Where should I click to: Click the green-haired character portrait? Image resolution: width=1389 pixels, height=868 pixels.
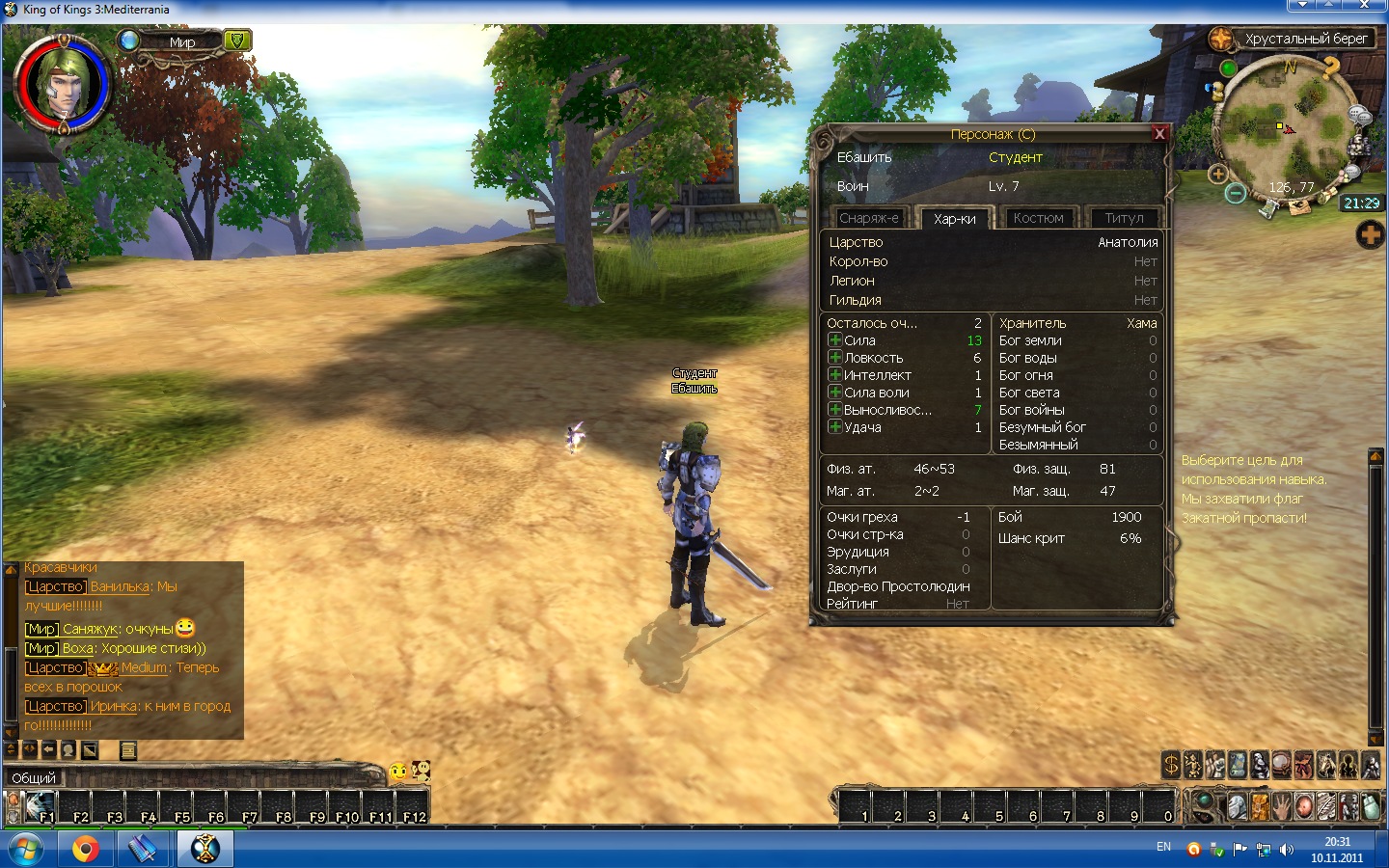point(64,84)
